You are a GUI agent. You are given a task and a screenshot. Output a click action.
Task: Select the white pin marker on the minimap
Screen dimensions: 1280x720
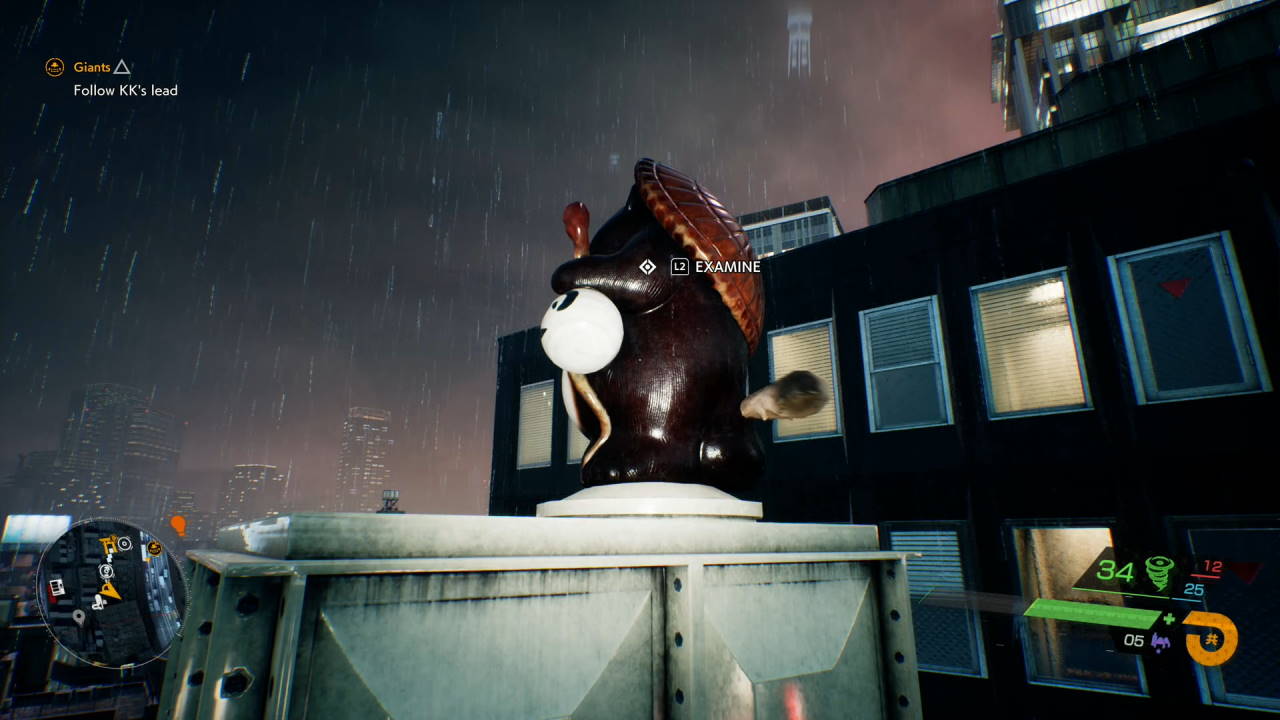click(79, 618)
